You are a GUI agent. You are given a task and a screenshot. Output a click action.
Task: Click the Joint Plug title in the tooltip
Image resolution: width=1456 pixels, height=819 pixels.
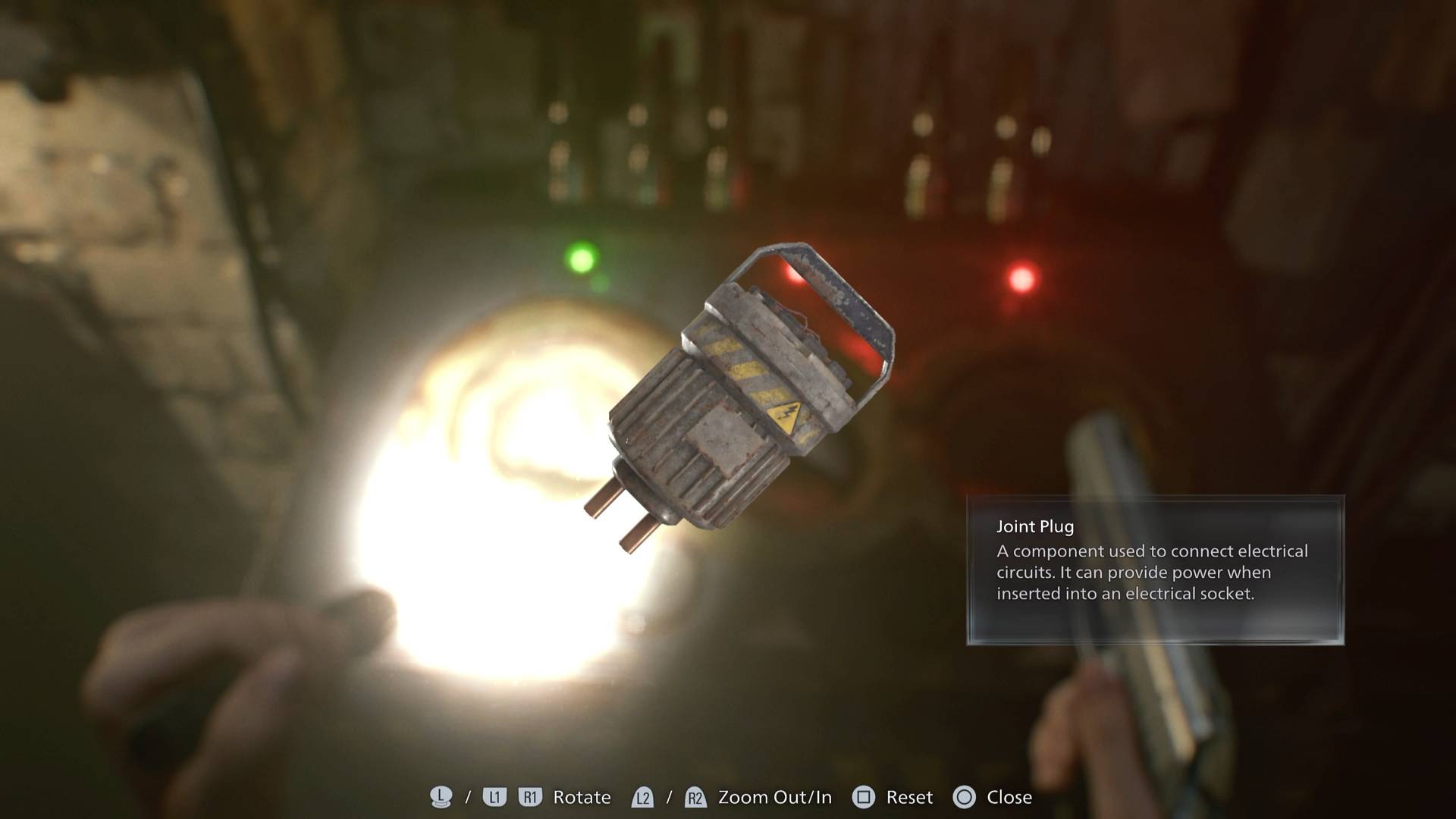coord(1034,526)
